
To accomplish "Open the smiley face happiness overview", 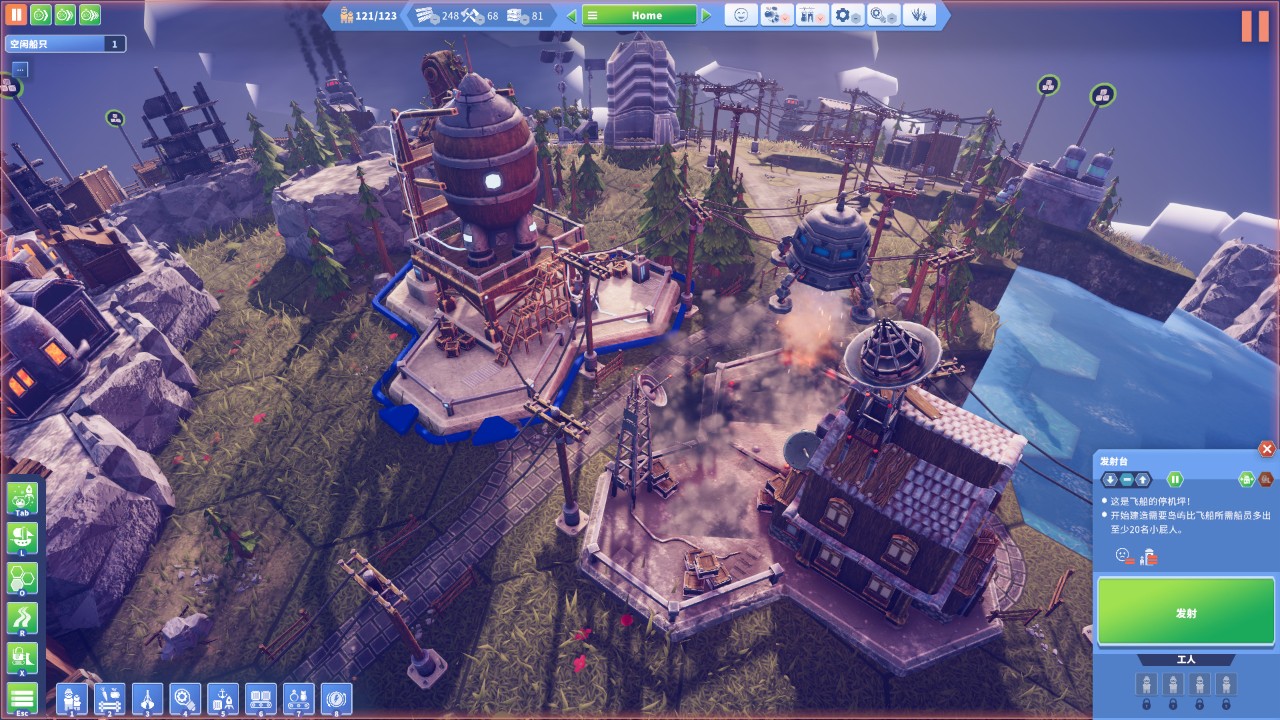I will pyautogui.click(x=741, y=15).
